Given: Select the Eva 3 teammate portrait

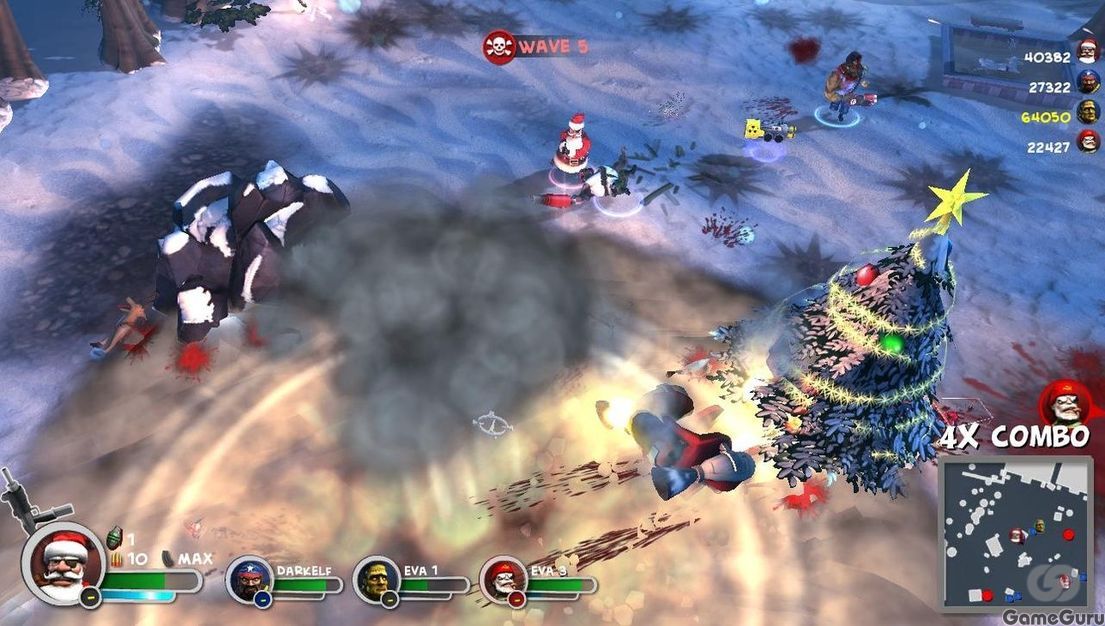Looking at the screenshot, I should pos(503,580).
